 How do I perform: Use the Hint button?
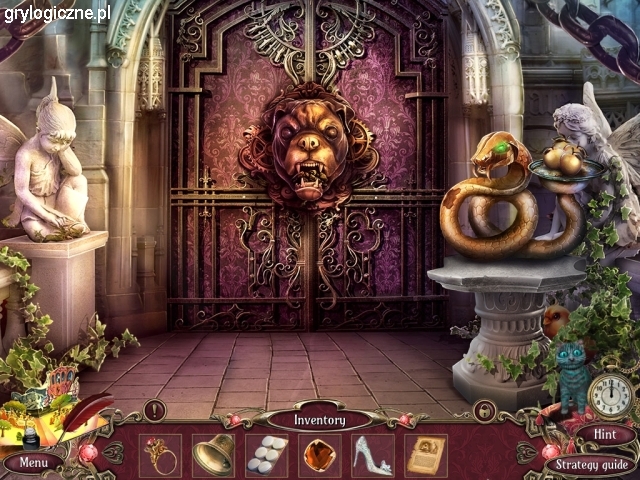coord(604,435)
